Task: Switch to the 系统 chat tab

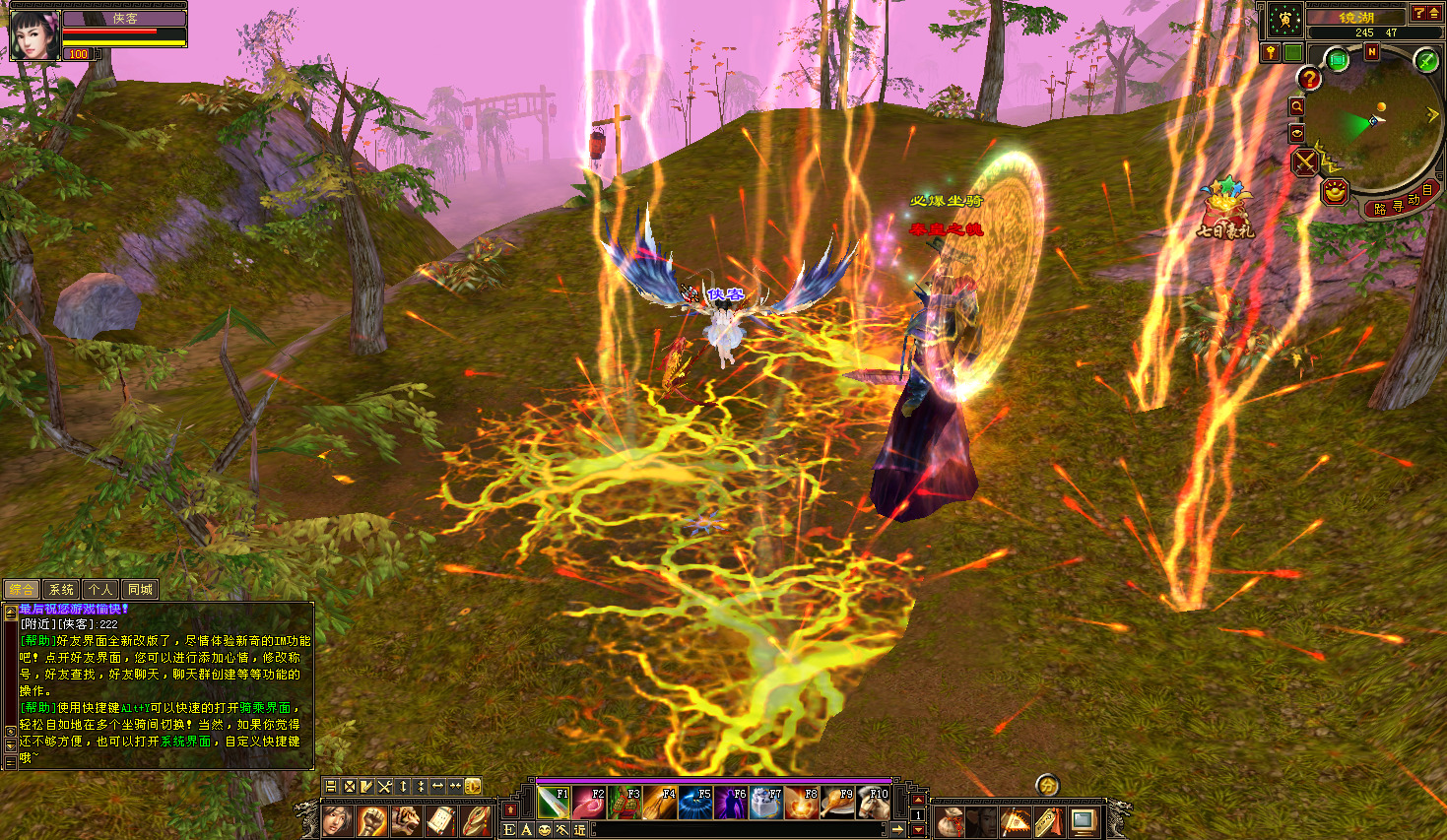Action: coord(61,590)
